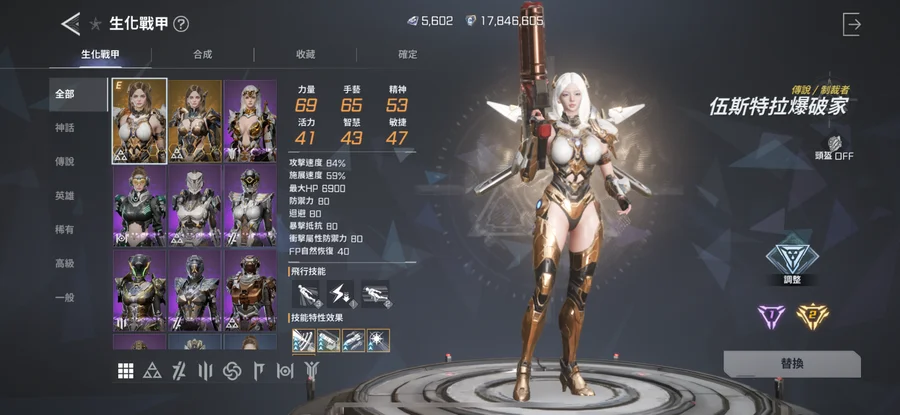Filter armor by 傳說 rarity
This screenshot has width=900, height=415.
[x=65, y=162]
